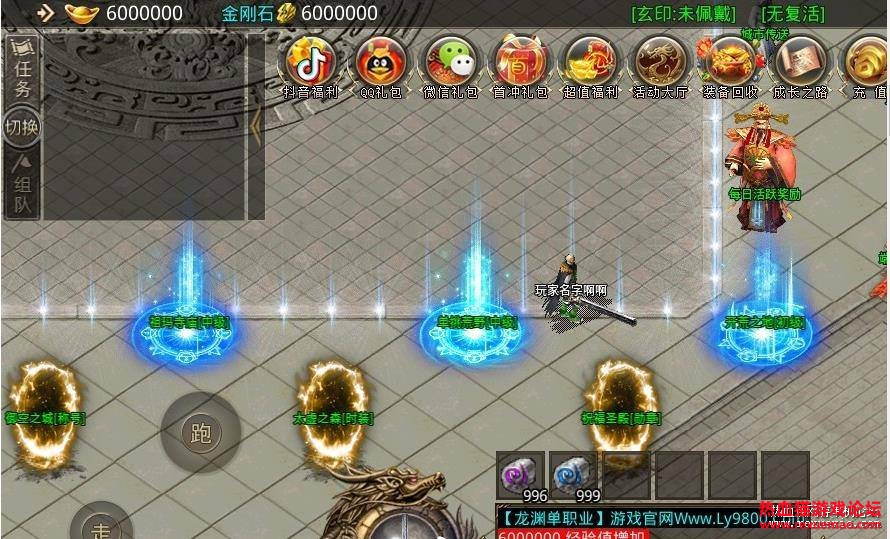Open the QQ礼包 penguin gift icon

point(380,62)
